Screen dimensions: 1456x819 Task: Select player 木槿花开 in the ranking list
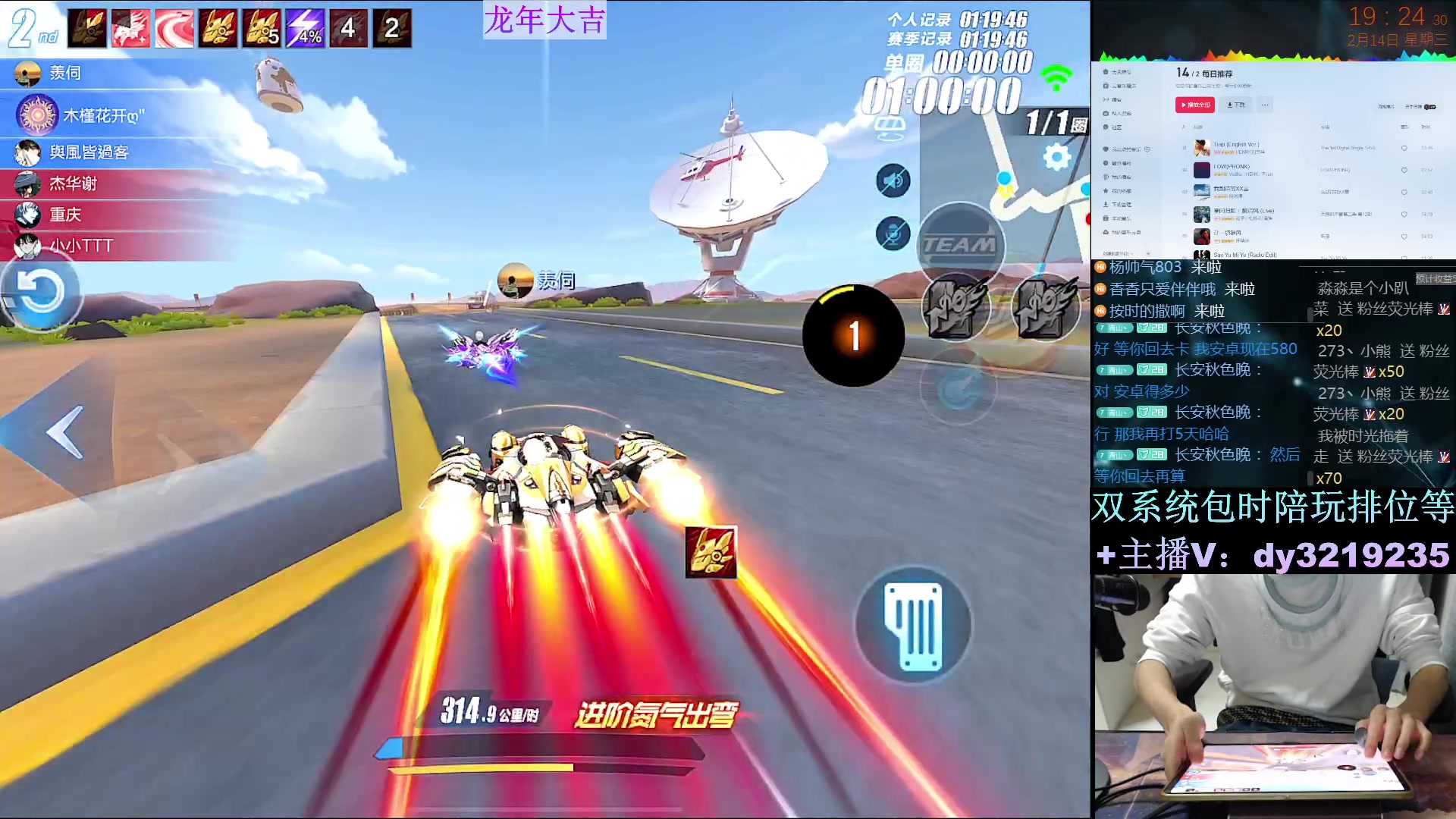[x=102, y=116]
